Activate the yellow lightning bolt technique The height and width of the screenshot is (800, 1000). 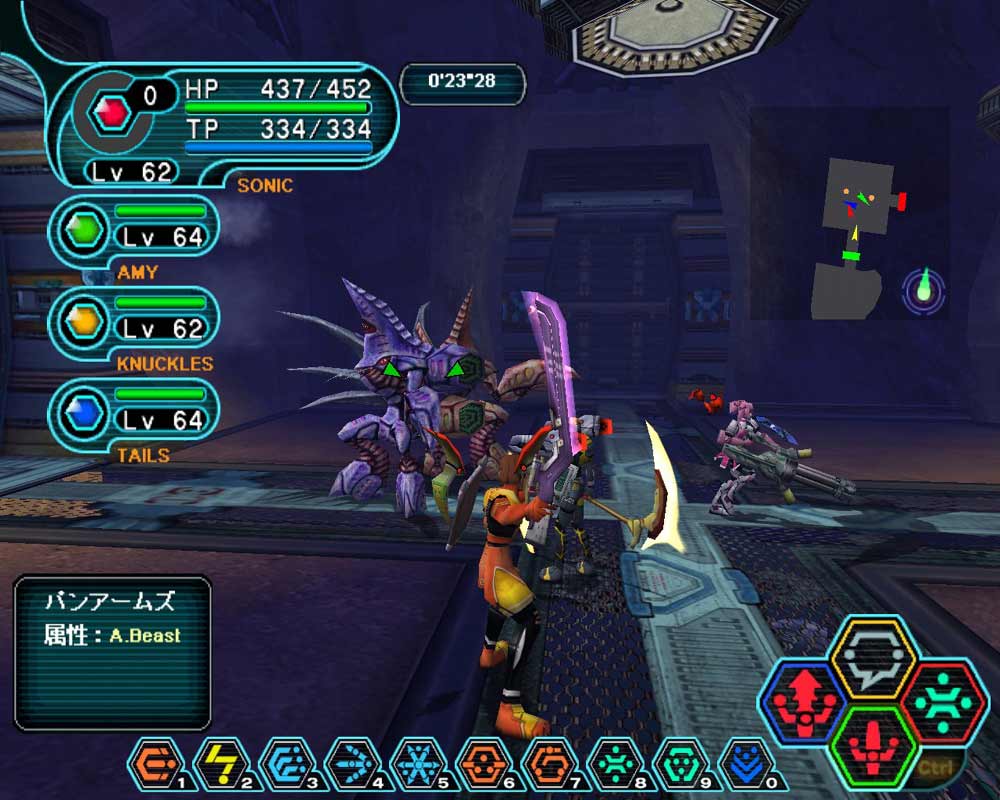tap(221, 764)
